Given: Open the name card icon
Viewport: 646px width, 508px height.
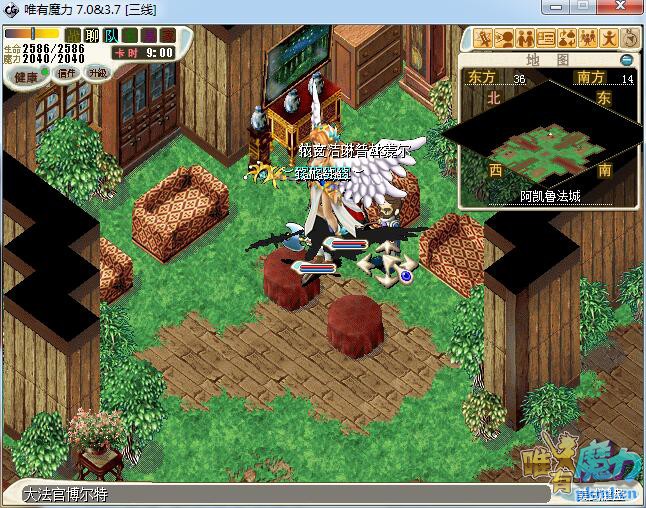Looking at the screenshot, I should click(546, 39).
